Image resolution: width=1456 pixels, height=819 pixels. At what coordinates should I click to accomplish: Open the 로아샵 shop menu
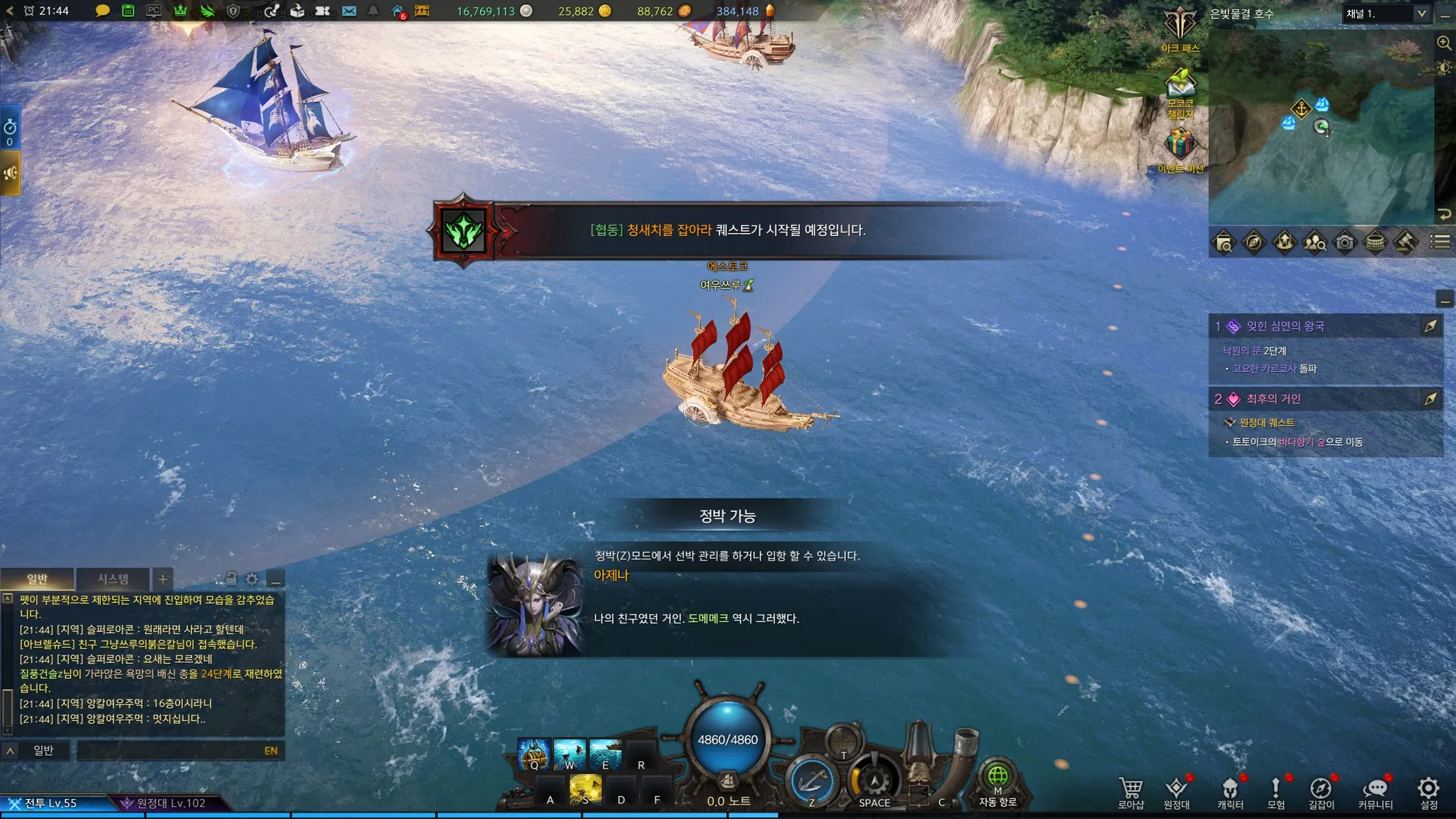point(1130,791)
